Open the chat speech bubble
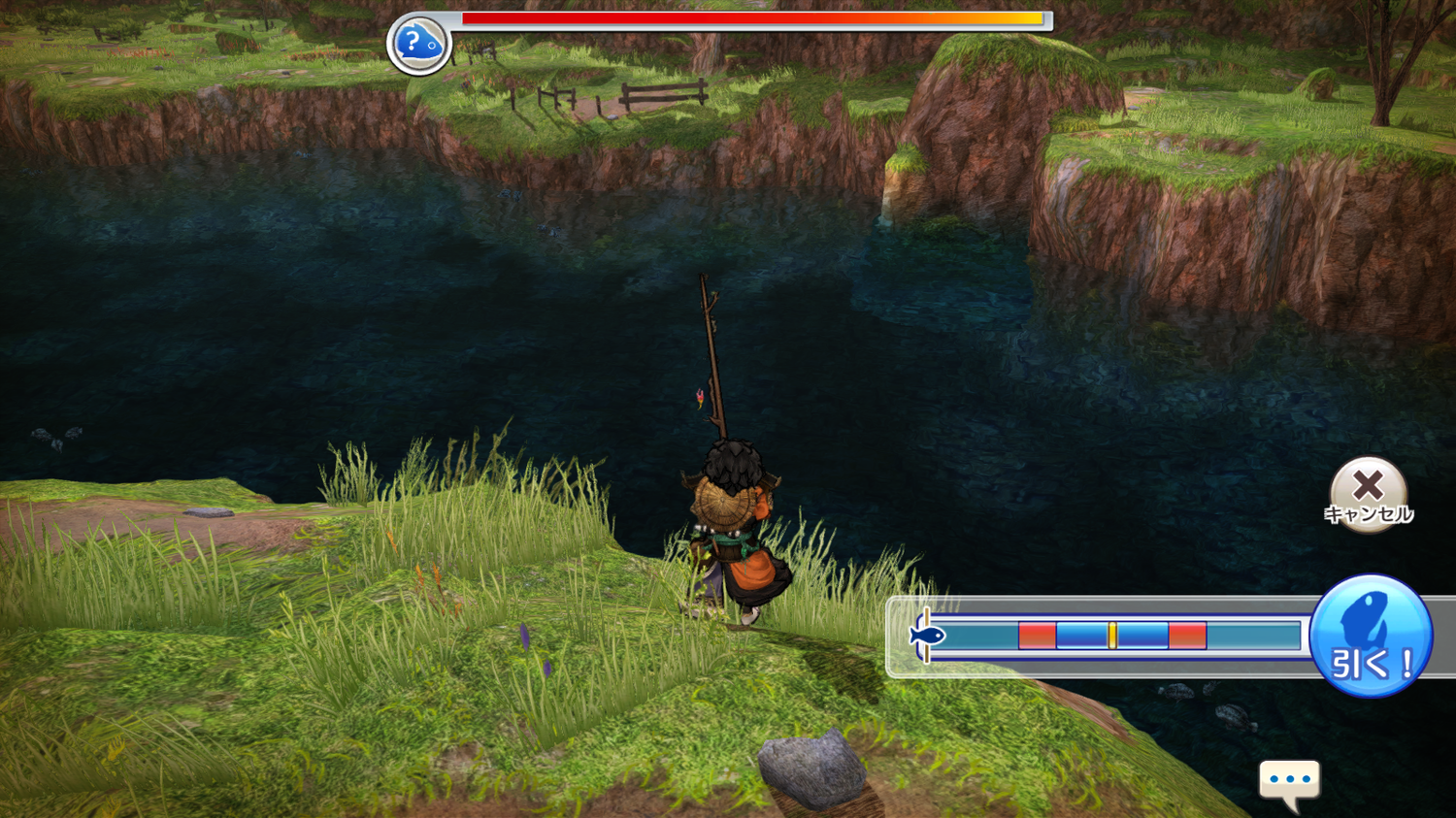The width and height of the screenshot is (1456, 818). coord(1289,780)
